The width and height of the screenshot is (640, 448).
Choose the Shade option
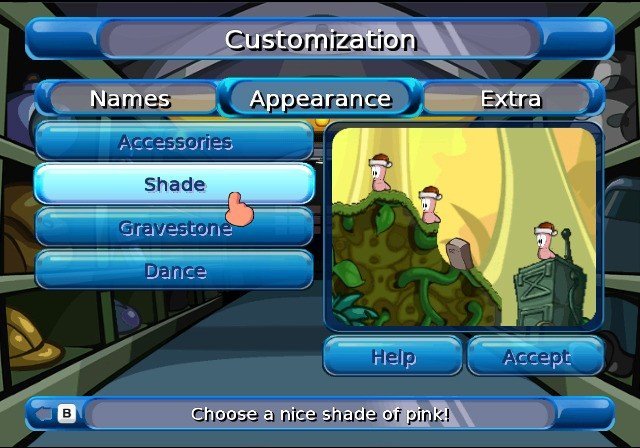175,185
